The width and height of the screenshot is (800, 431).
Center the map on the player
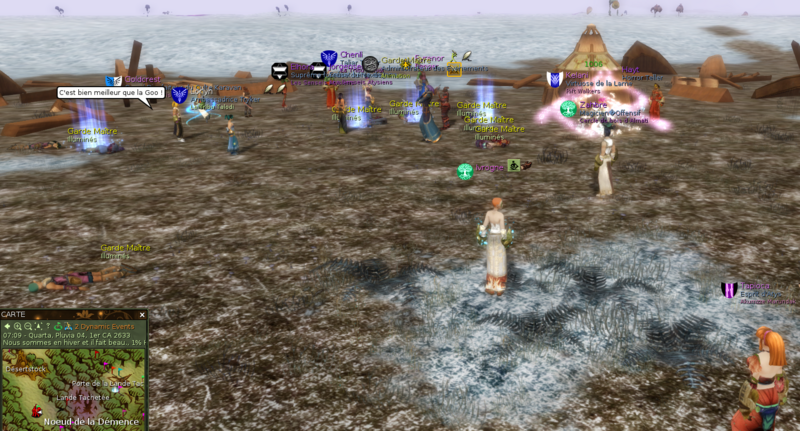tap(38, 326)
